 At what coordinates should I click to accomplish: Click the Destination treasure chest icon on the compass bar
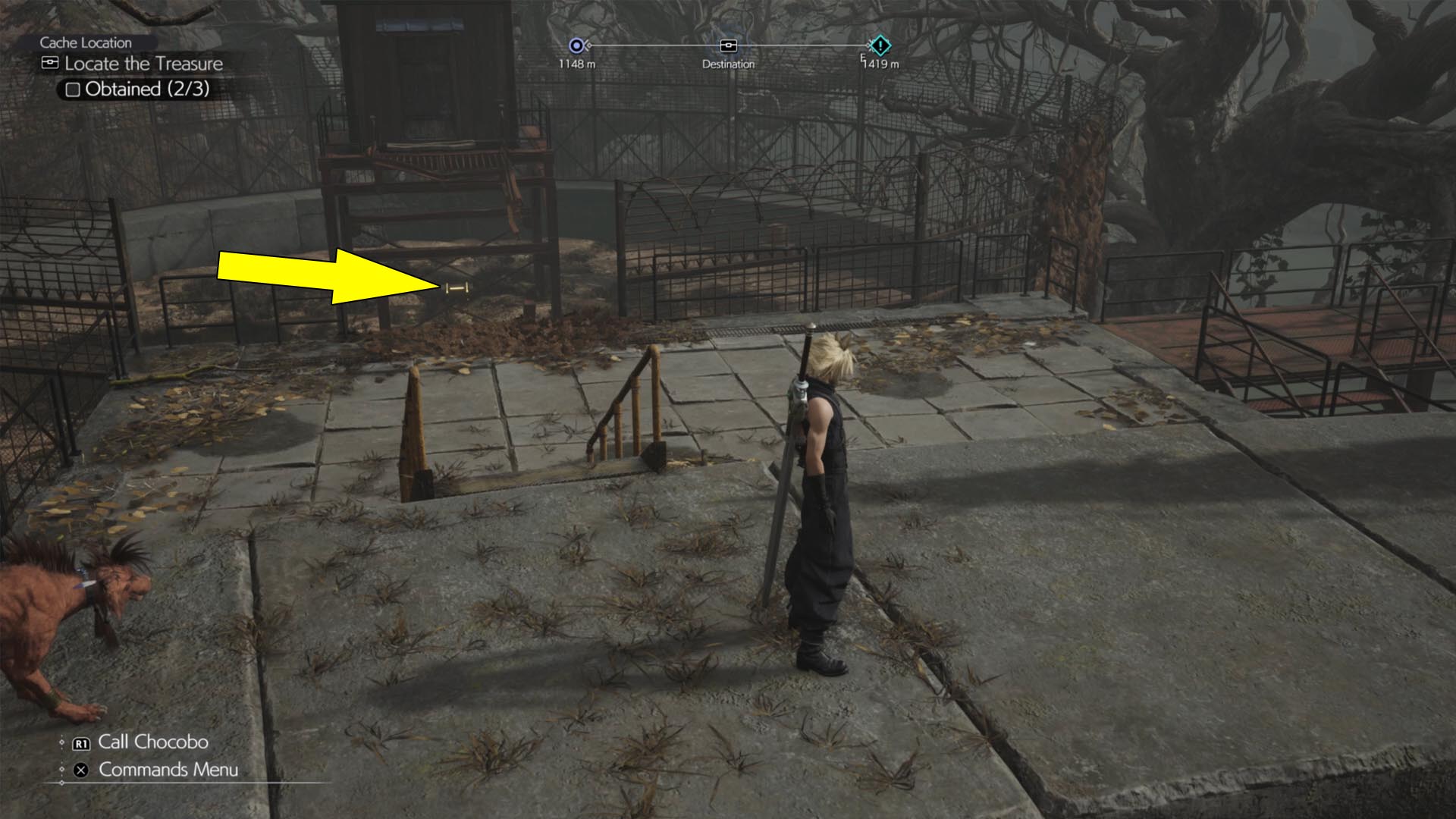pos(727,45)
